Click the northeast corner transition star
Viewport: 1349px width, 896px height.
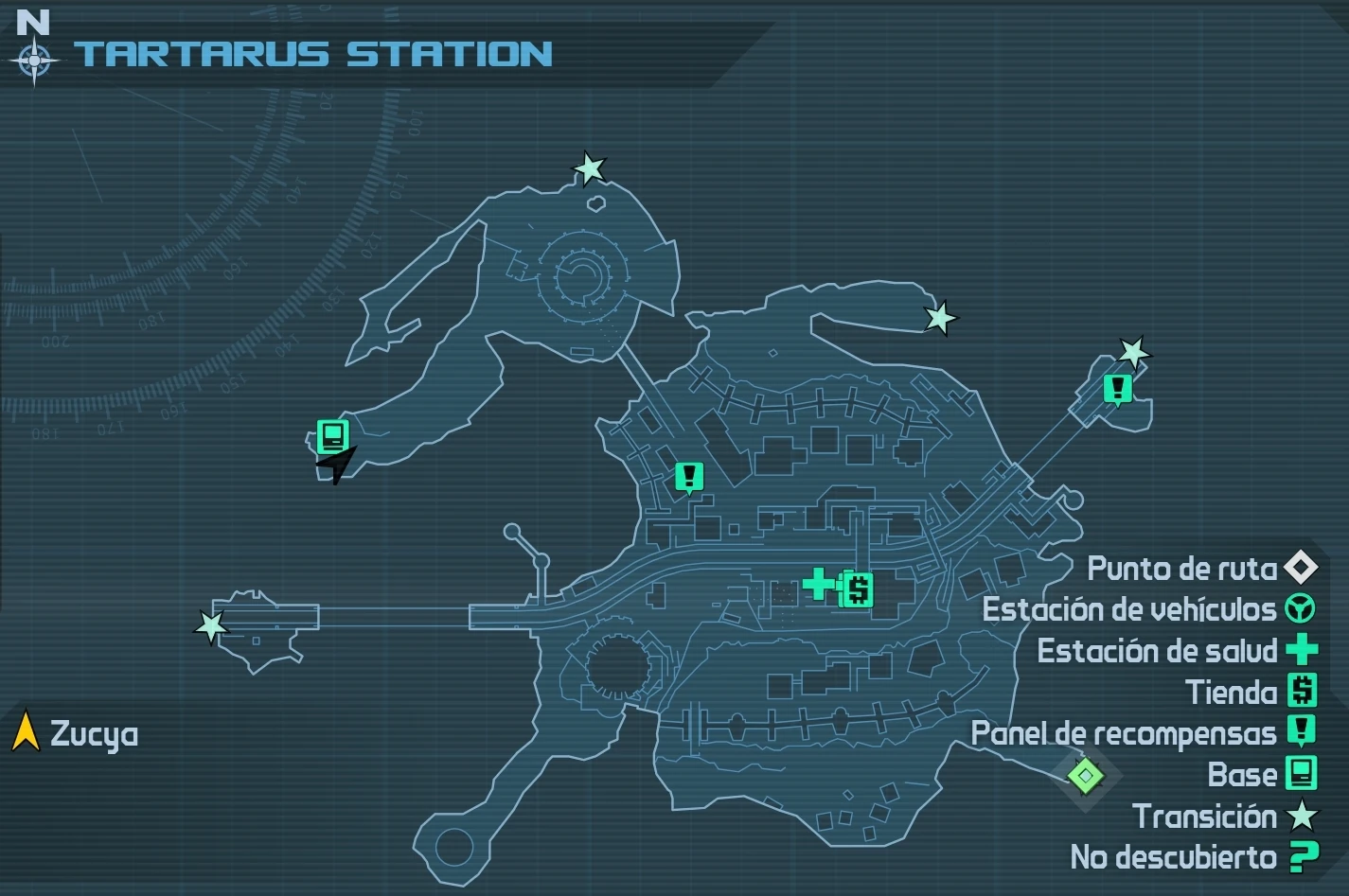(1134, 353)
